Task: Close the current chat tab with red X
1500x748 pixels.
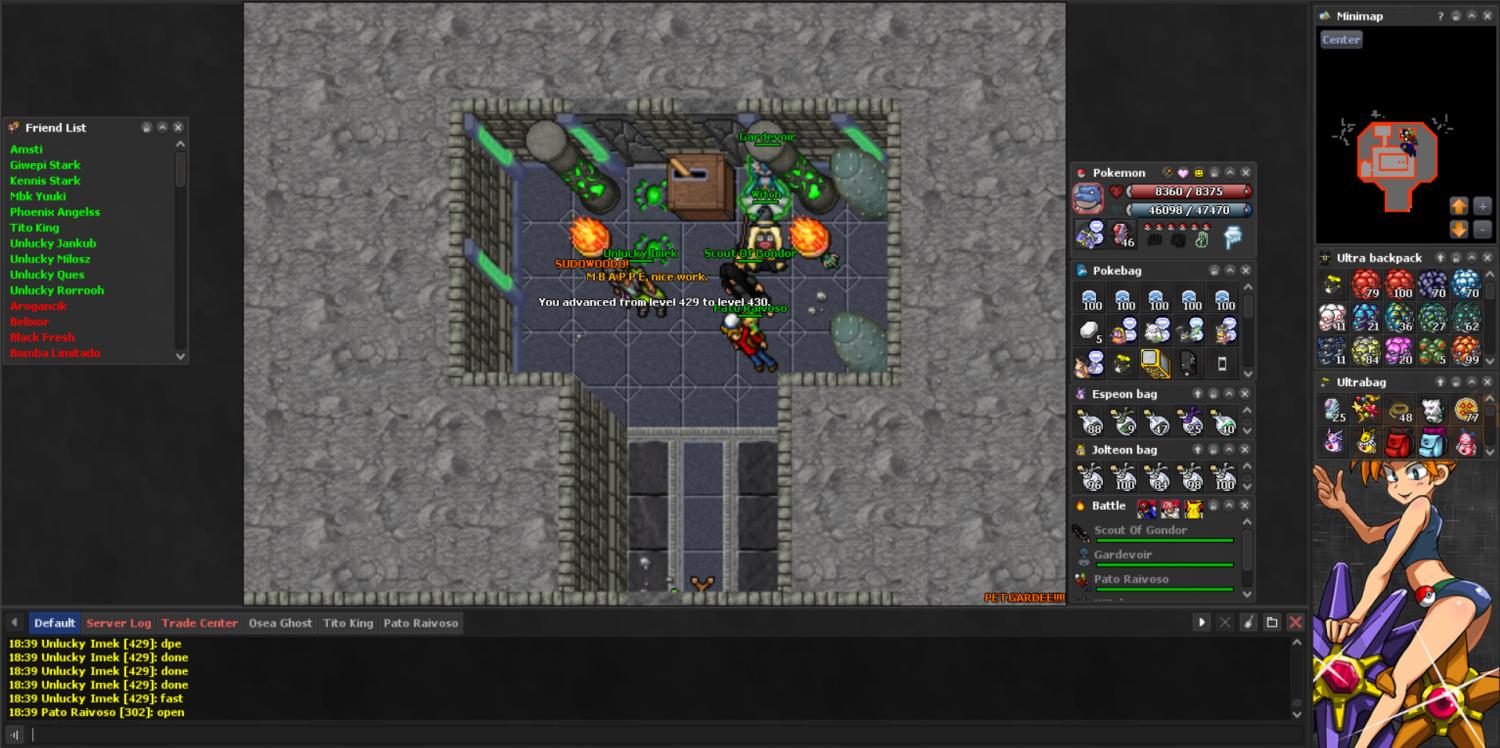Action: point(1295,623)
